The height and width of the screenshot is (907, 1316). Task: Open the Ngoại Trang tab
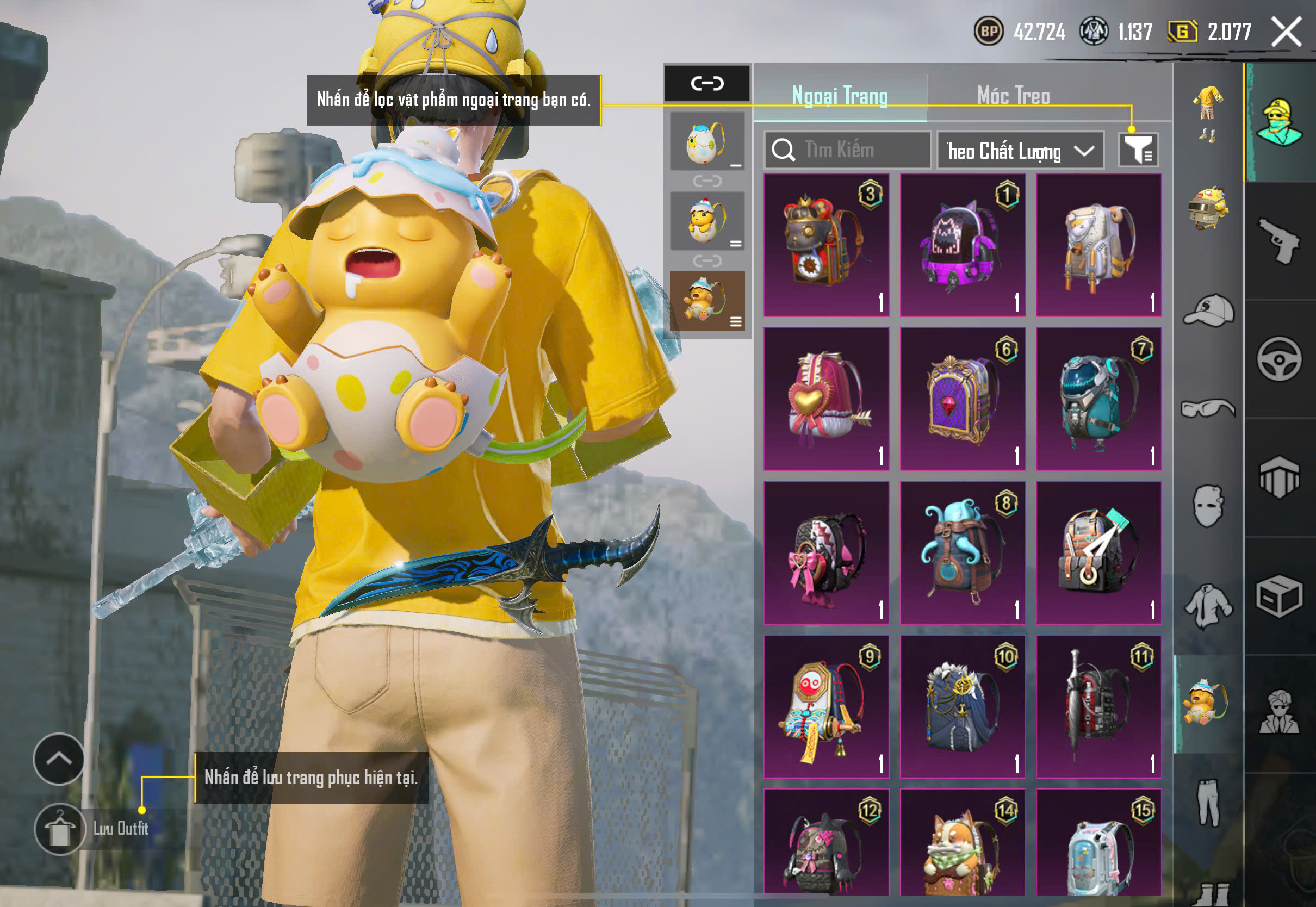pyautogui.click(x=840, y=96)
